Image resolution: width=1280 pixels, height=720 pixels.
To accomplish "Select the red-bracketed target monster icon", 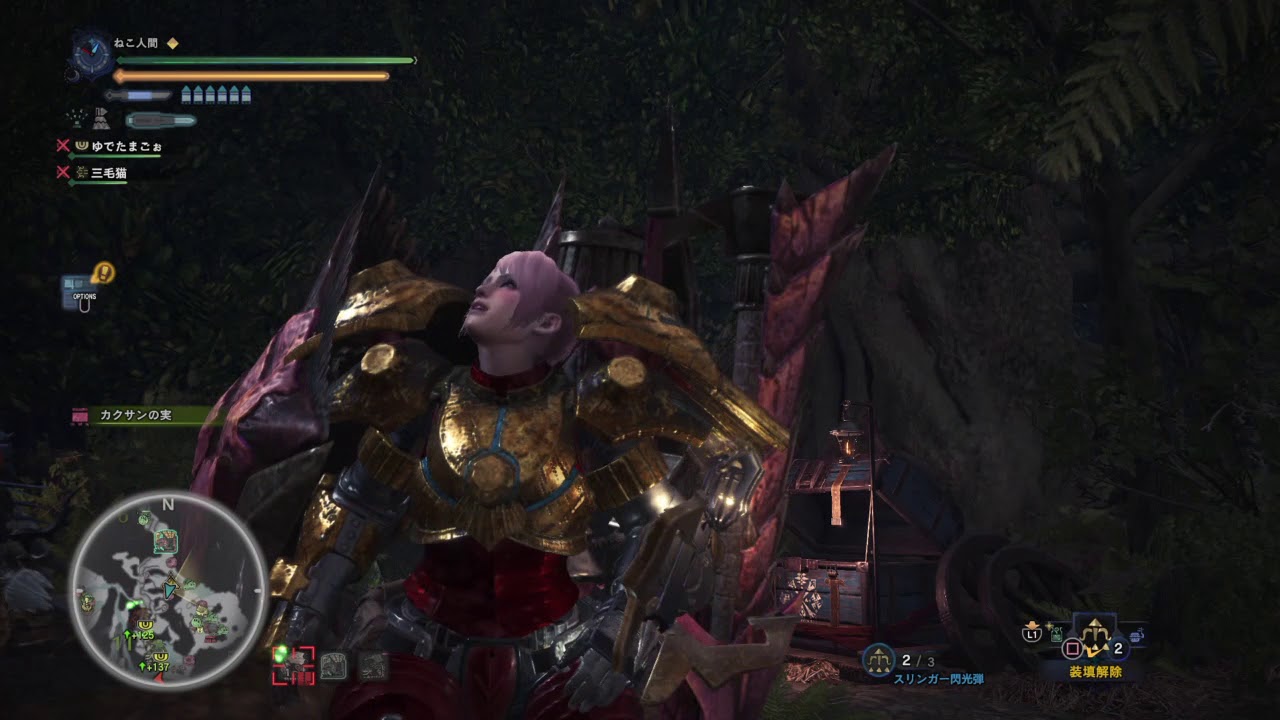I will pyautogui.click(x=293, y=665).
